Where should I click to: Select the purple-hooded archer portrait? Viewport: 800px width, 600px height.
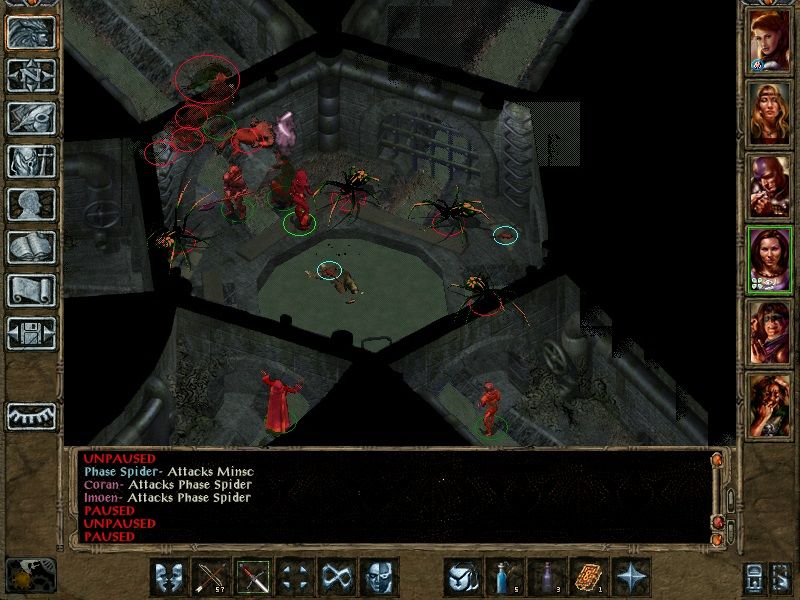click(770, 185)
